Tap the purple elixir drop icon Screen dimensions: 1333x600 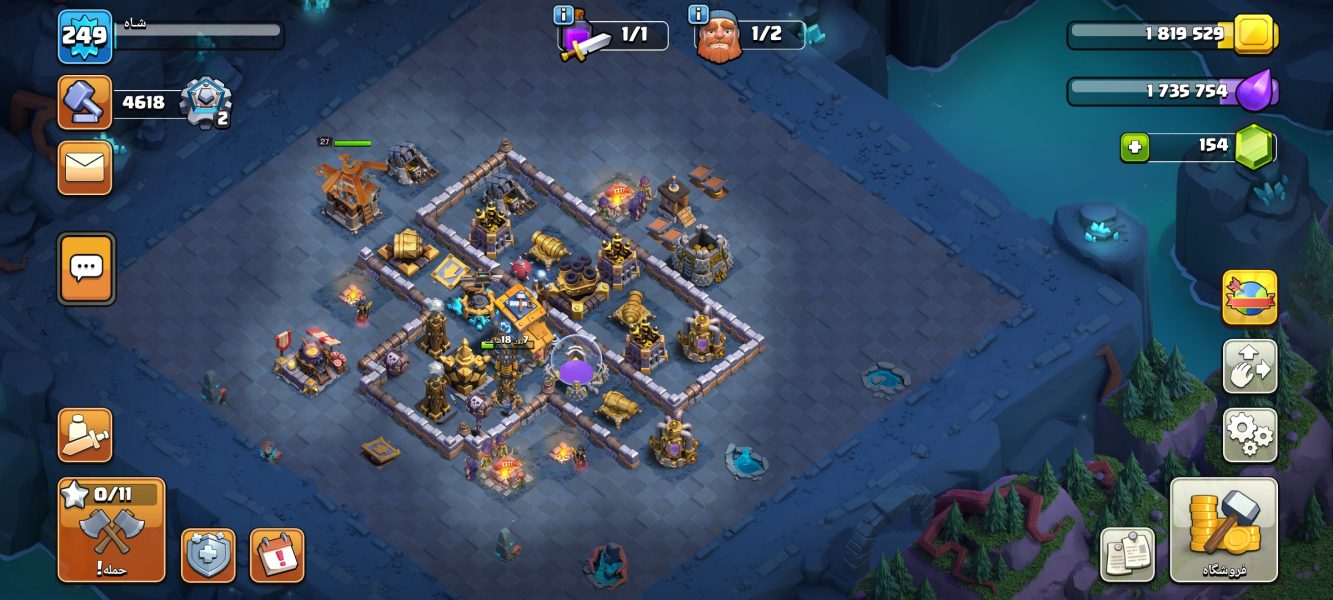(x=1256, y=91)
